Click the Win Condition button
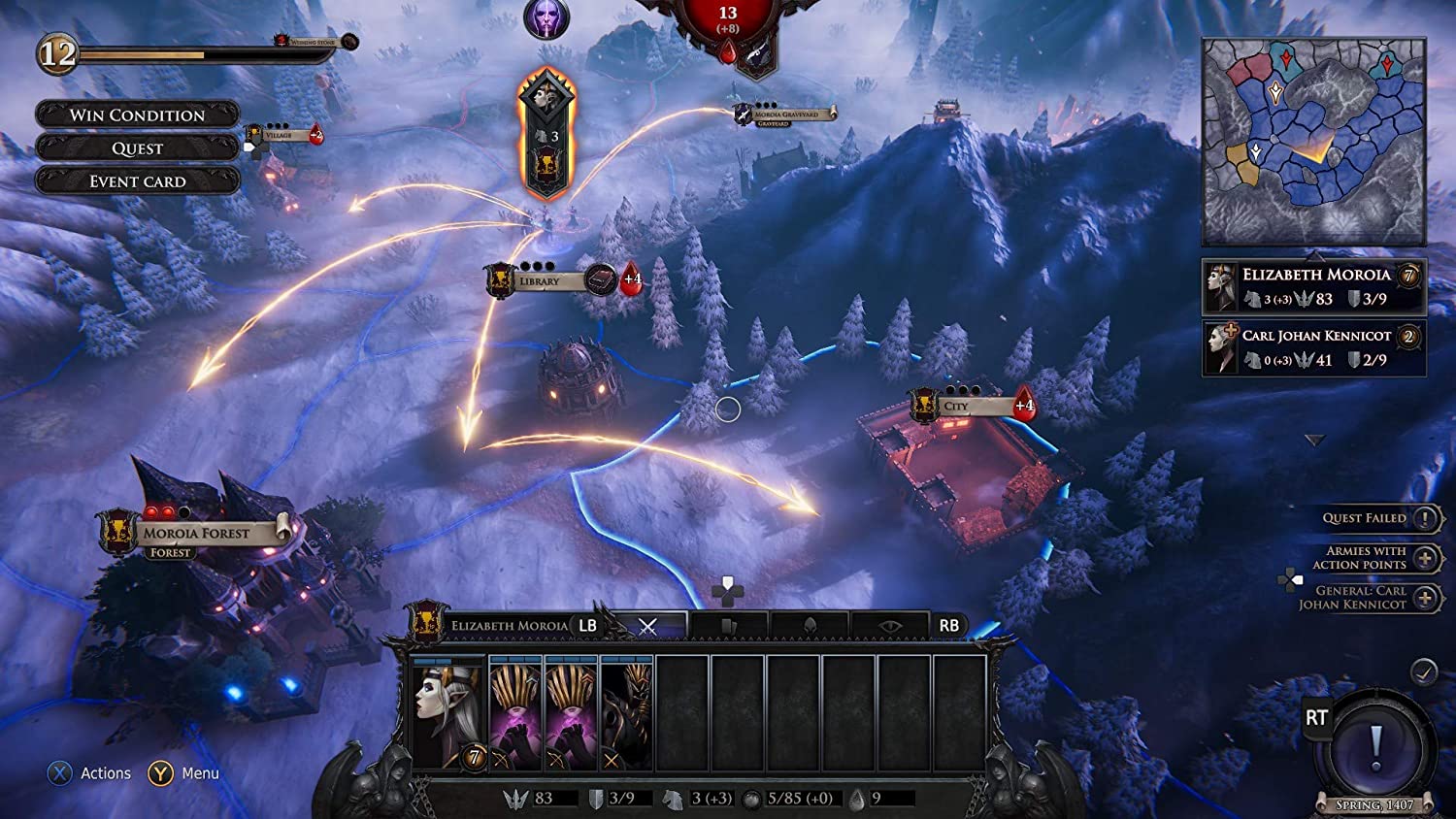 tap(136, 115)
